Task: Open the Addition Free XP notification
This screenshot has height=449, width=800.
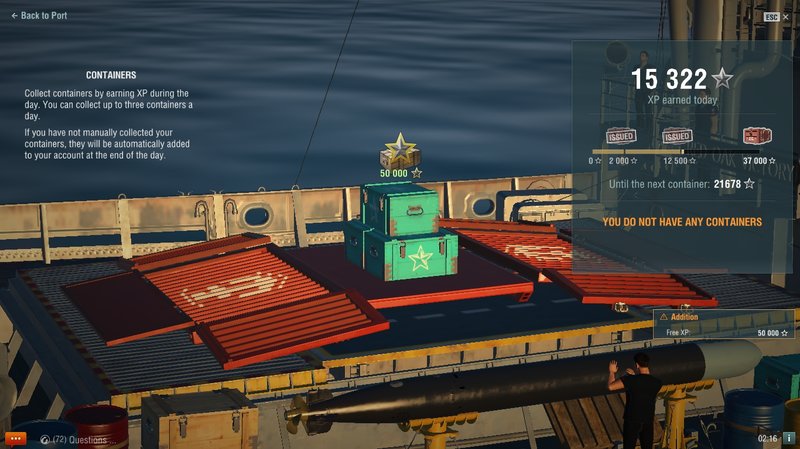Action: pos(724,324)
